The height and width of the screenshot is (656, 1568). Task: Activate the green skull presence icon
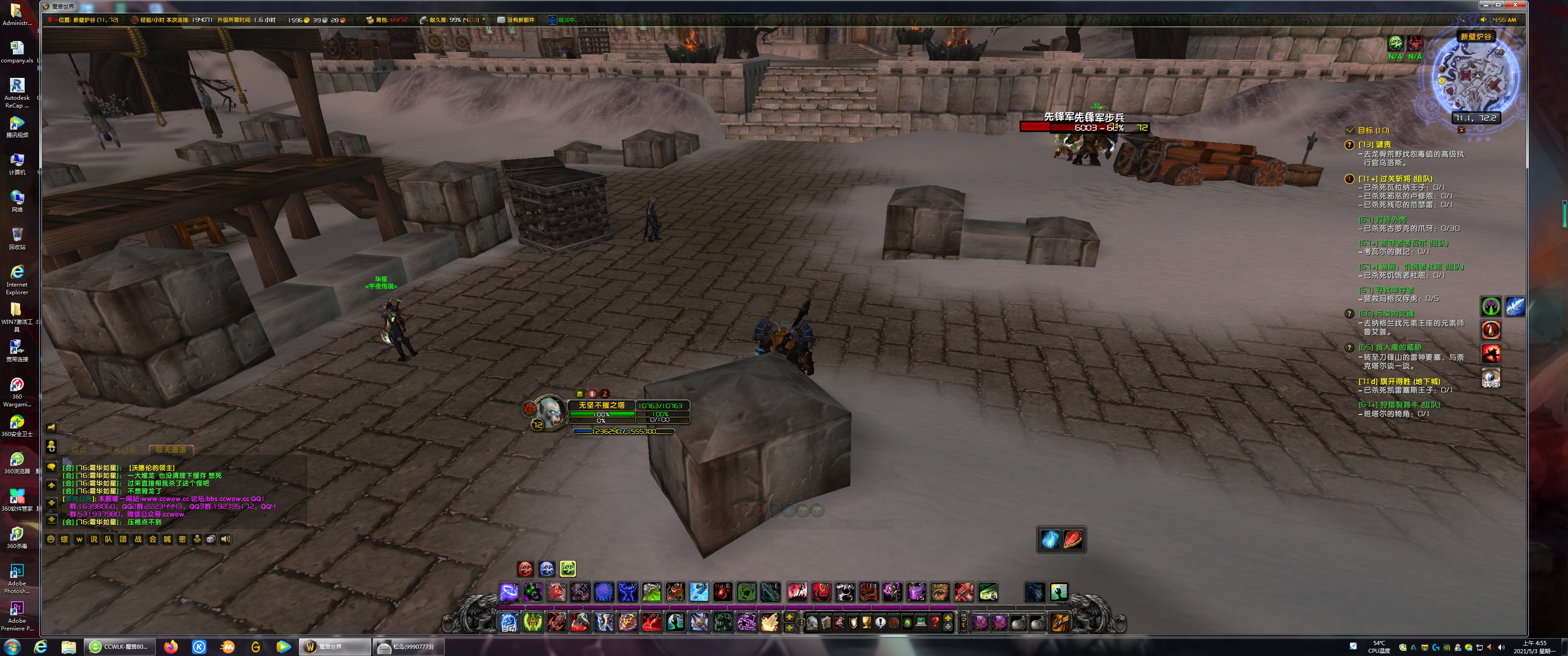[567, 569]
